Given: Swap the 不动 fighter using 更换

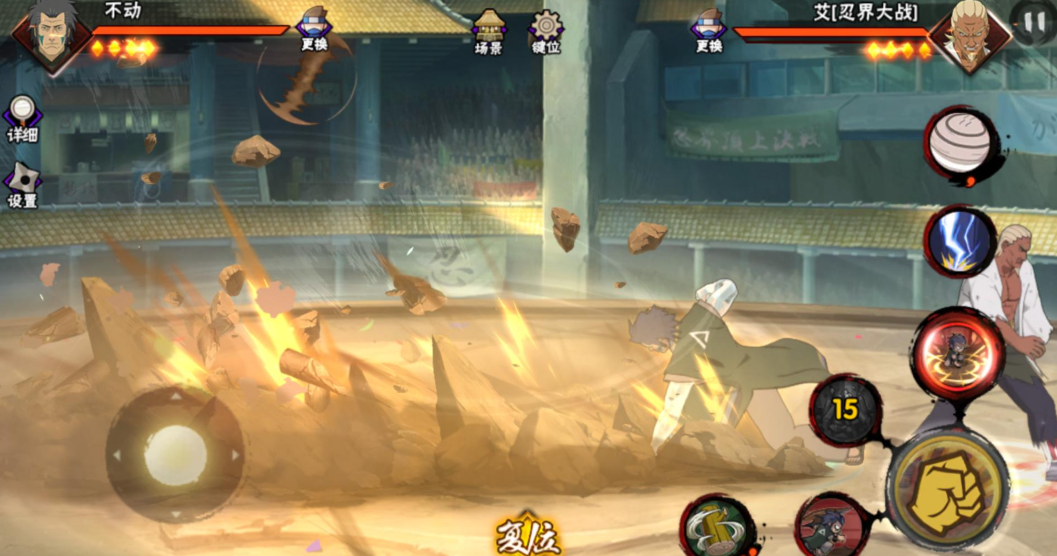Looking at the screenshot, I should coord(313,30).
